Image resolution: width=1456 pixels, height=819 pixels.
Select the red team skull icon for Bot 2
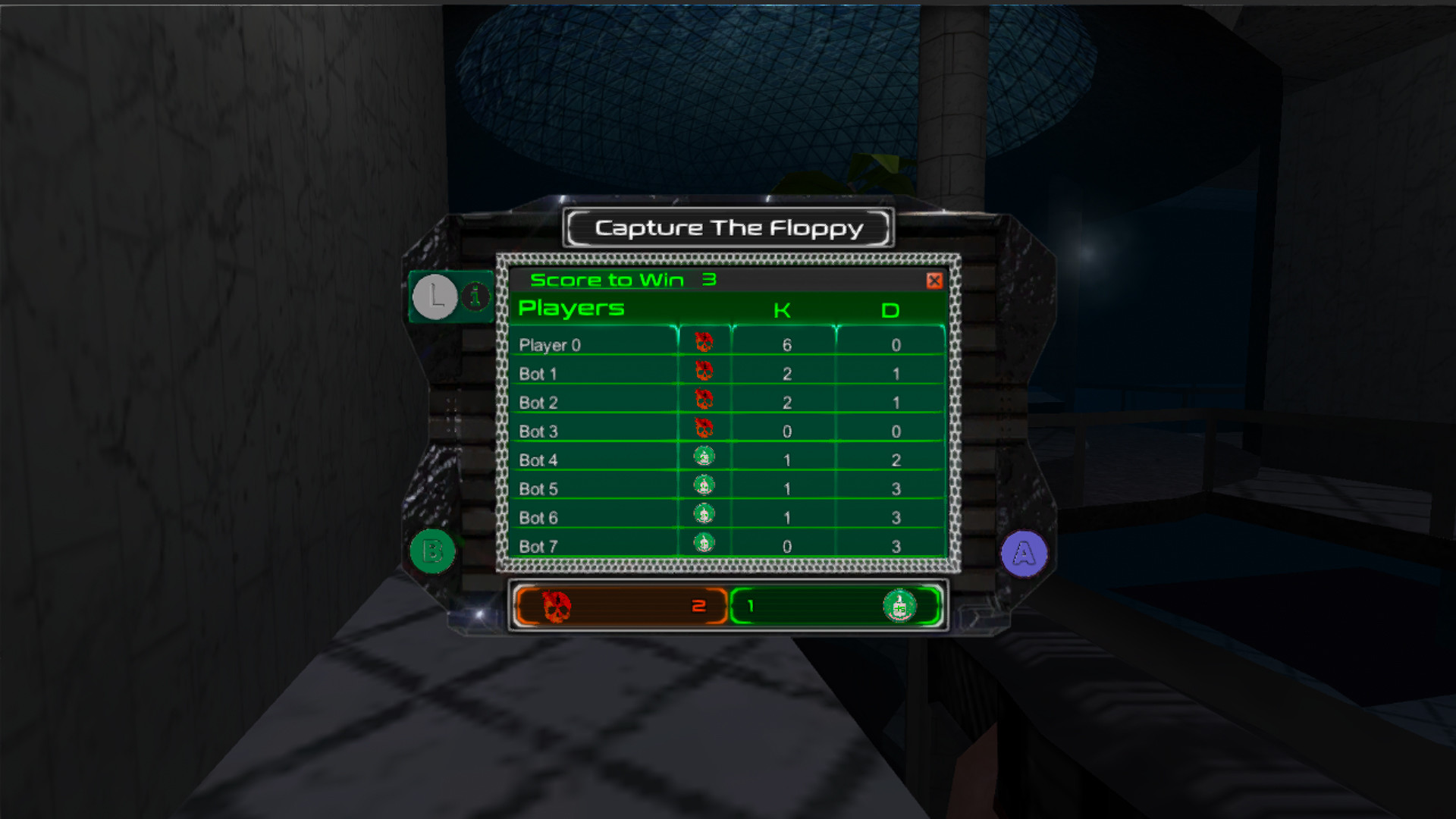coord(703,401)
